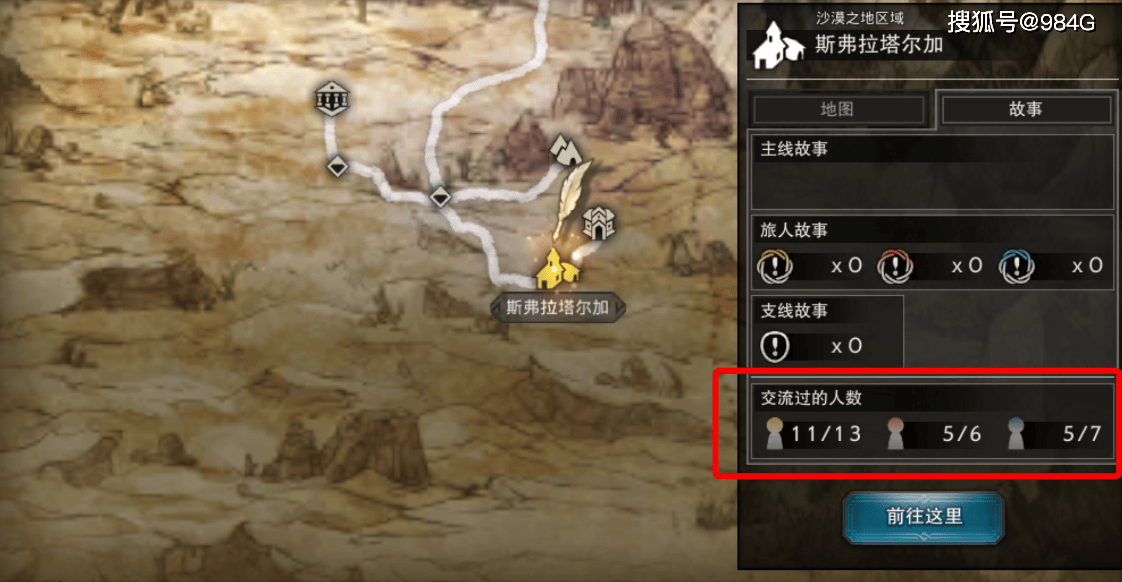Click the 斯弗拉塔尔加 name label on map
Screen dimensions: 1122x582
click(x=557, y=307)
